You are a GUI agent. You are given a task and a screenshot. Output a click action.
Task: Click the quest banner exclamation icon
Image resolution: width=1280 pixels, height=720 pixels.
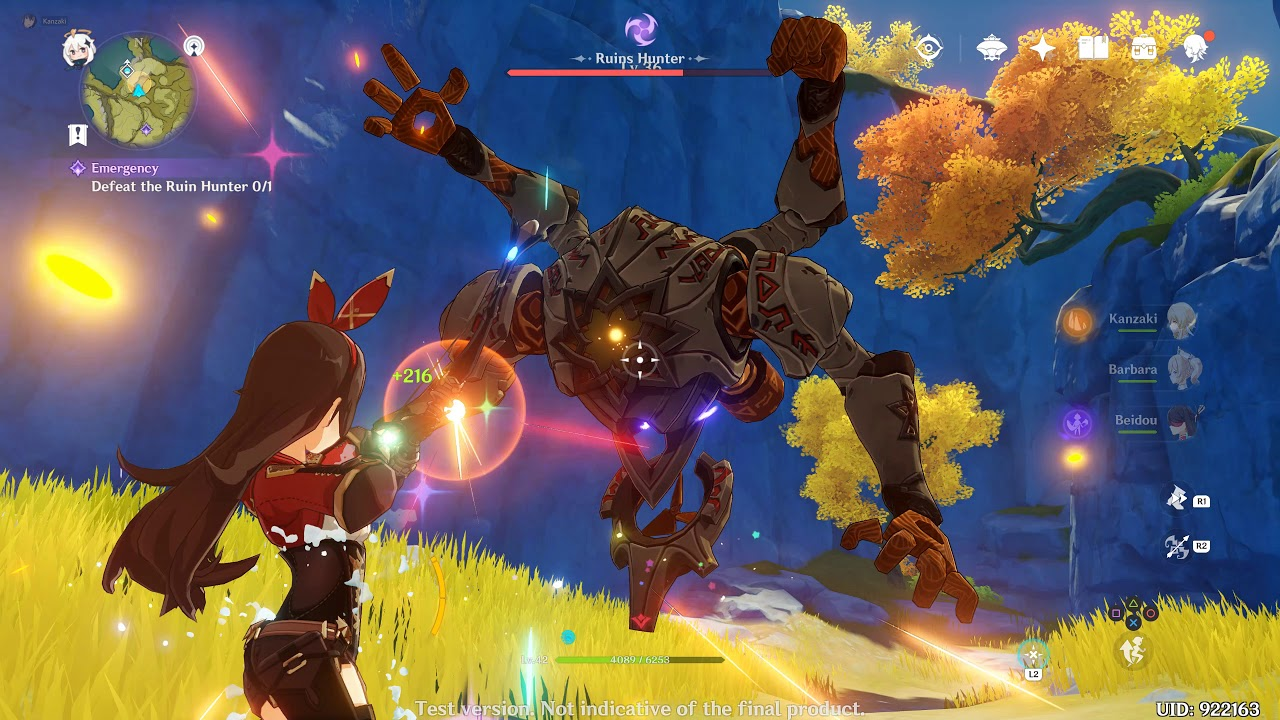click(78, 135)
